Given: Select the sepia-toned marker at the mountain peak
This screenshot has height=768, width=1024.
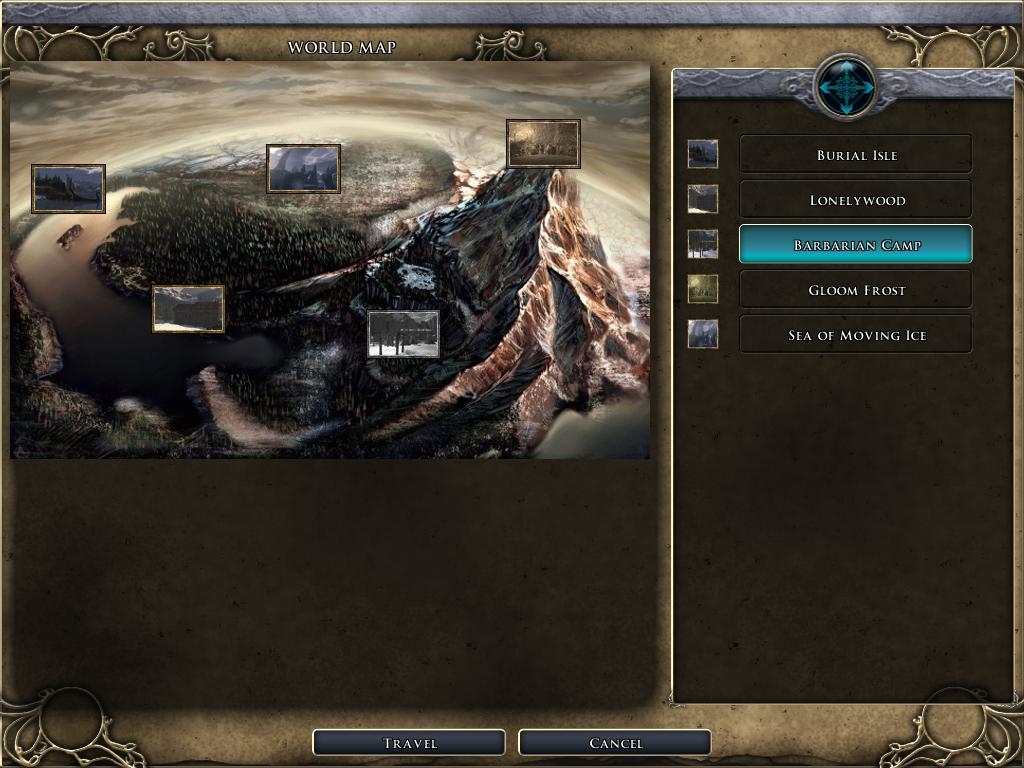Looking at the screenshot, I should click(543, 144).
